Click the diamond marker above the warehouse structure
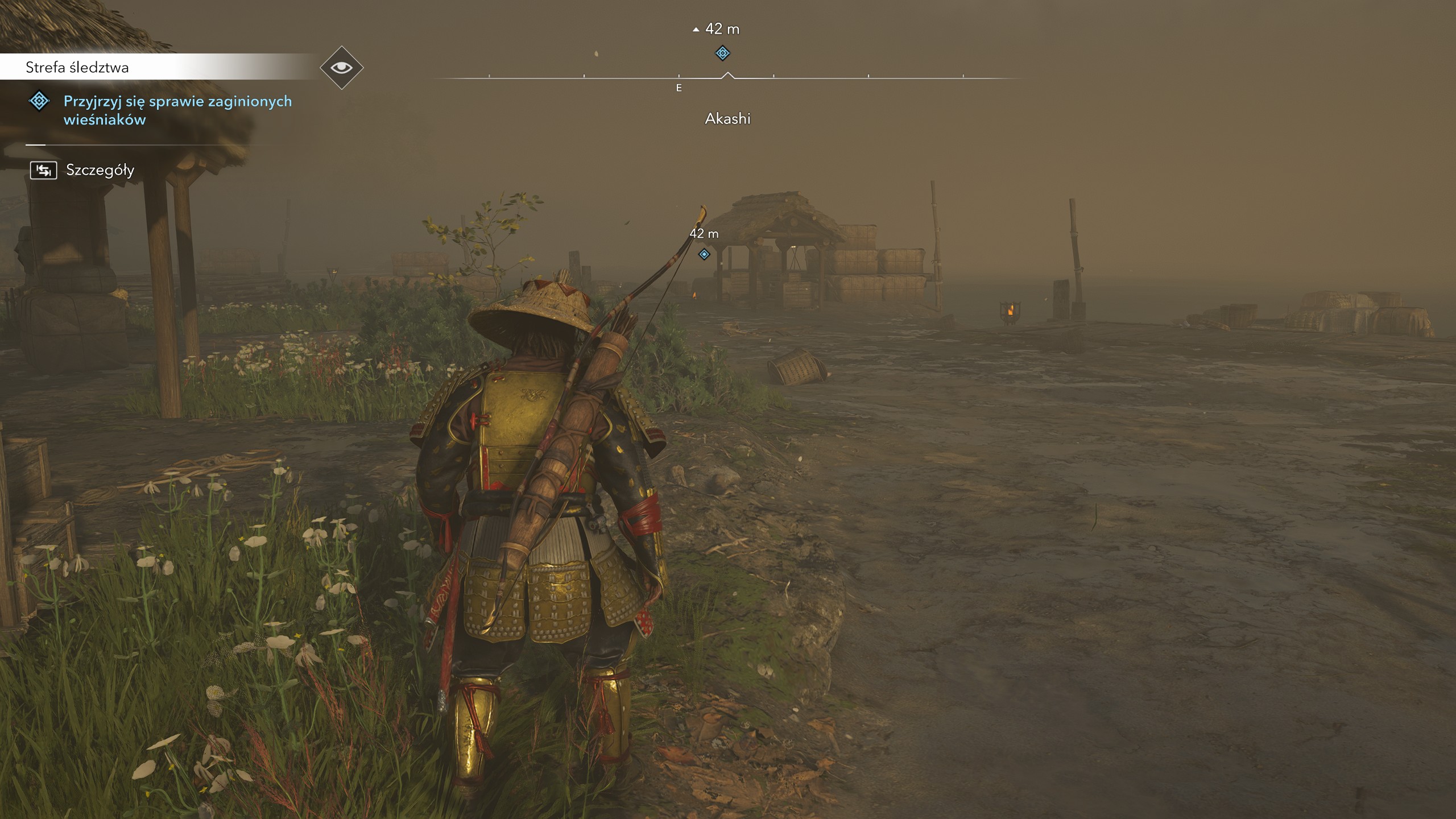This screenshot has height=819, width=1456. click(x=704, y=255)
